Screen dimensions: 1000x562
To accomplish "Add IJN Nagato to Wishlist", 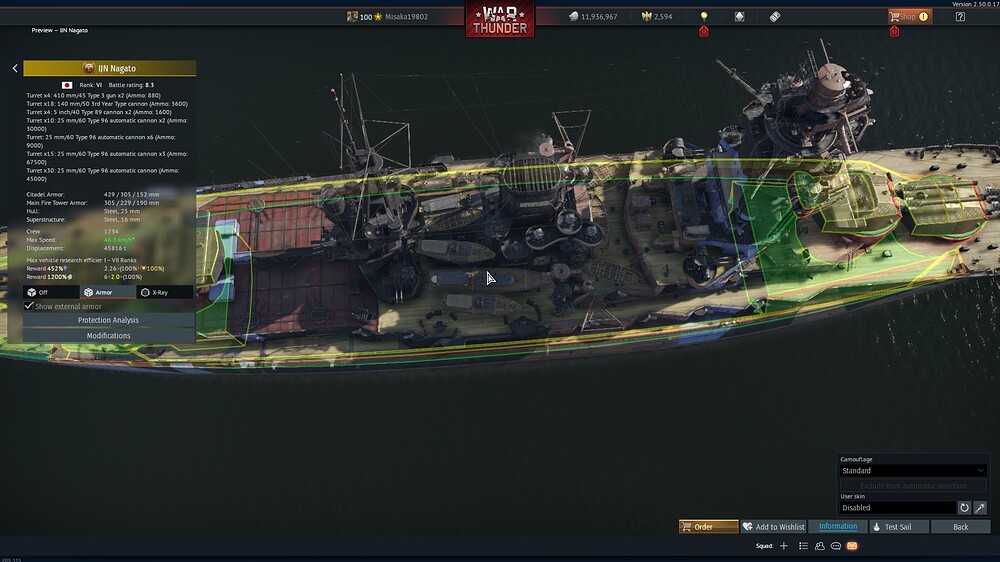I will click(774, 526).
